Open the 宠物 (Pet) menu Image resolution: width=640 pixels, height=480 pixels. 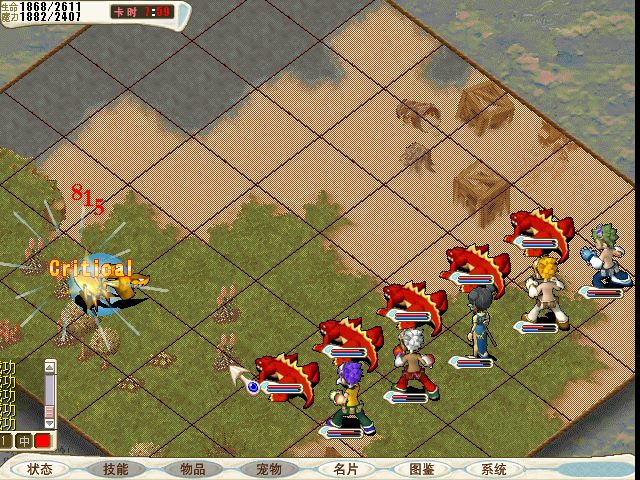[269, 469]
